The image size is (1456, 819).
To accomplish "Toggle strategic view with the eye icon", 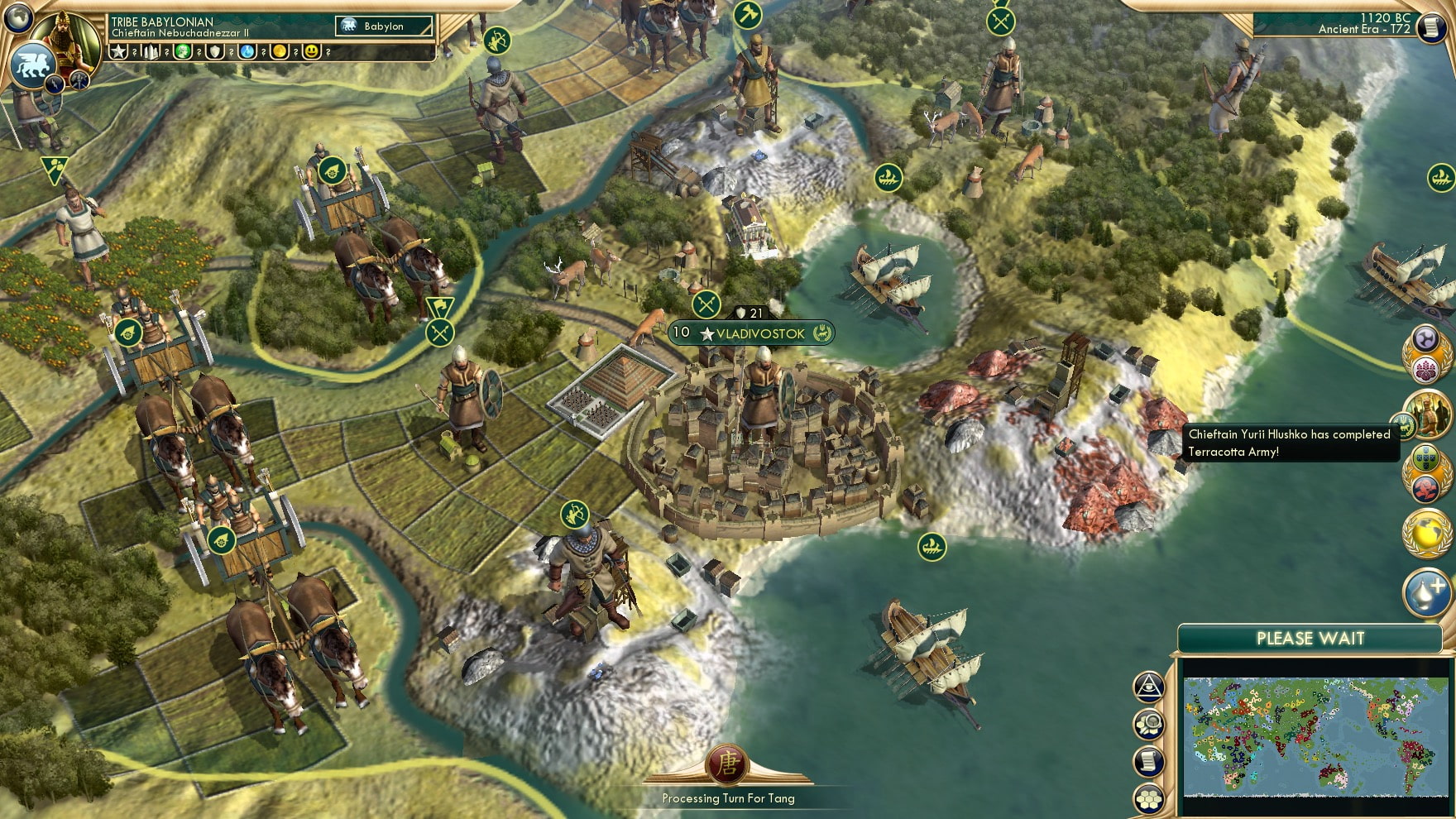I will point(1149,687).
